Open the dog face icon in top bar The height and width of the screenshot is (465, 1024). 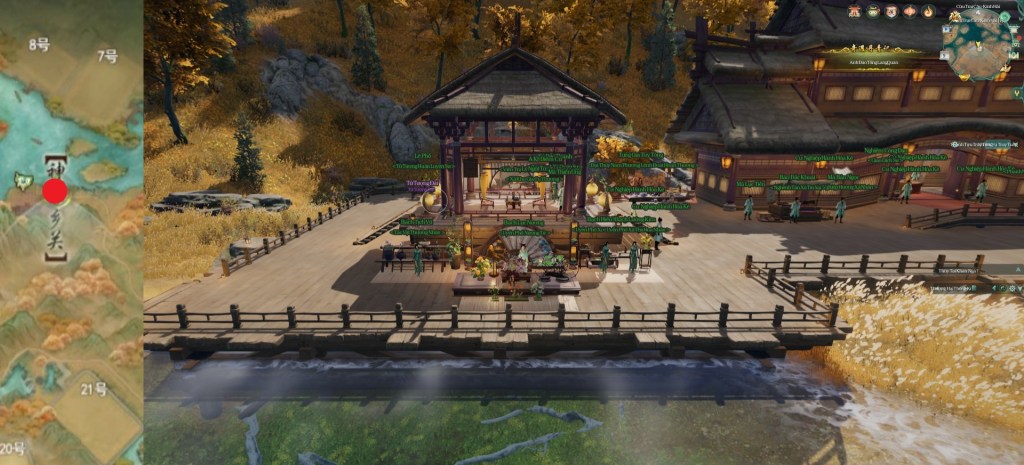(891, 12)
